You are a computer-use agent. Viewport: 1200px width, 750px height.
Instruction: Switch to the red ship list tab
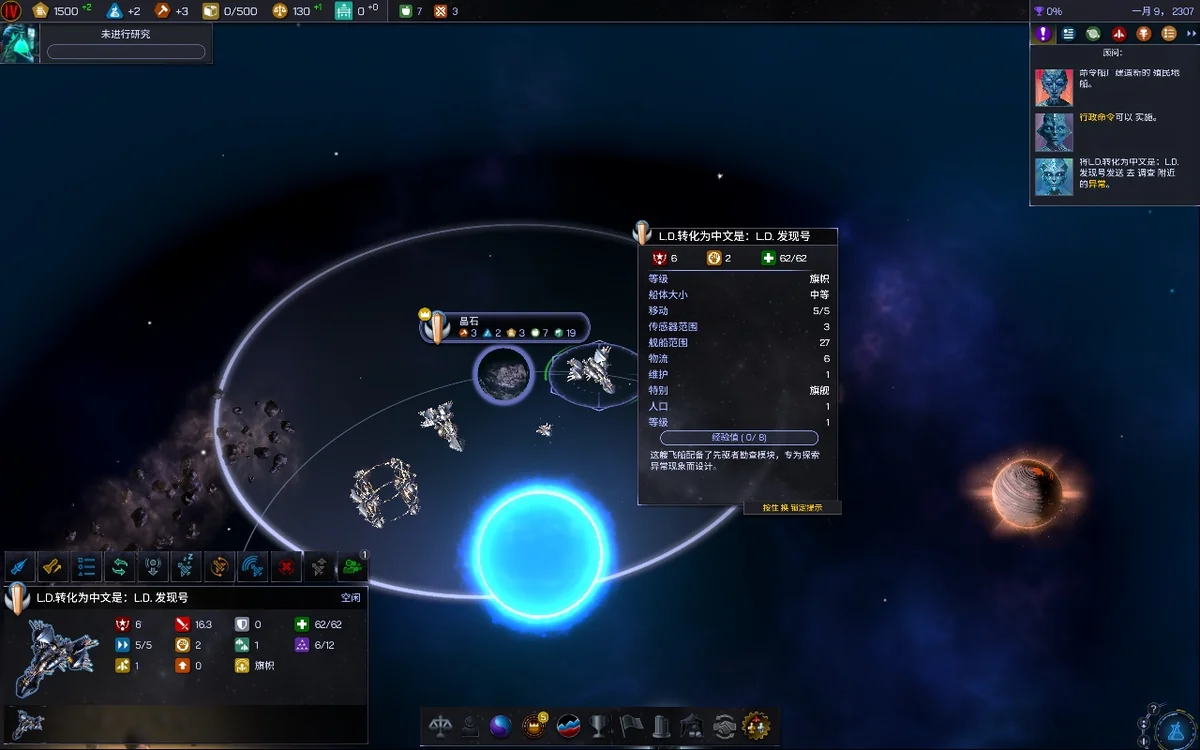pos(1119,33)
